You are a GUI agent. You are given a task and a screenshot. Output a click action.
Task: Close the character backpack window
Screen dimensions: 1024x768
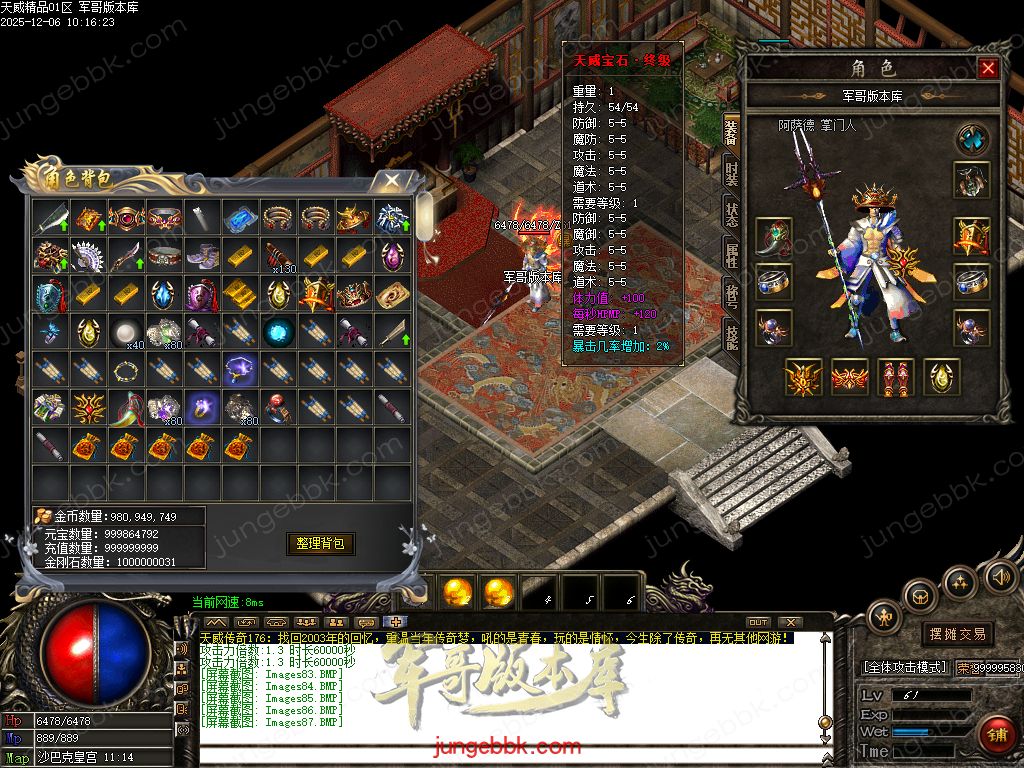click(392, 181)
